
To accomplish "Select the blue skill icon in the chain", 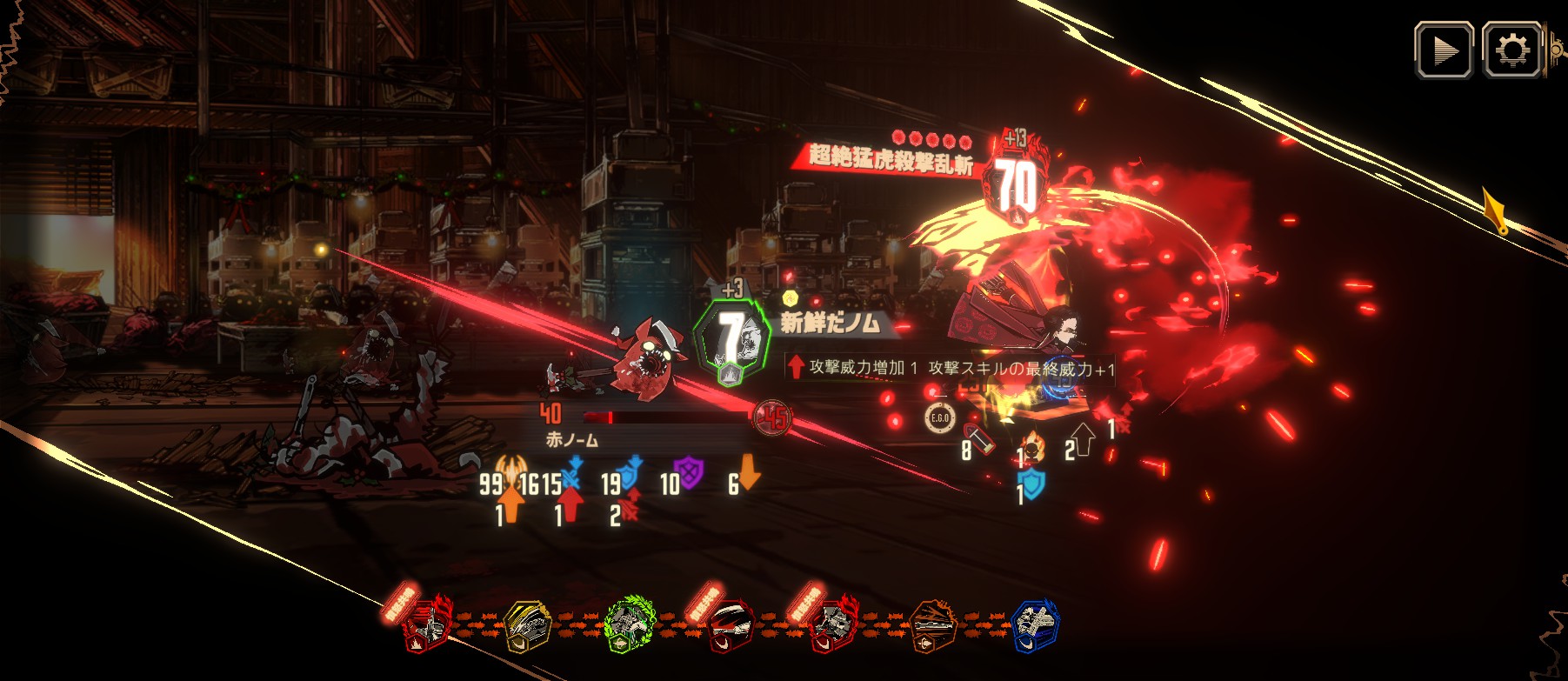I will tap(1035, 626).
